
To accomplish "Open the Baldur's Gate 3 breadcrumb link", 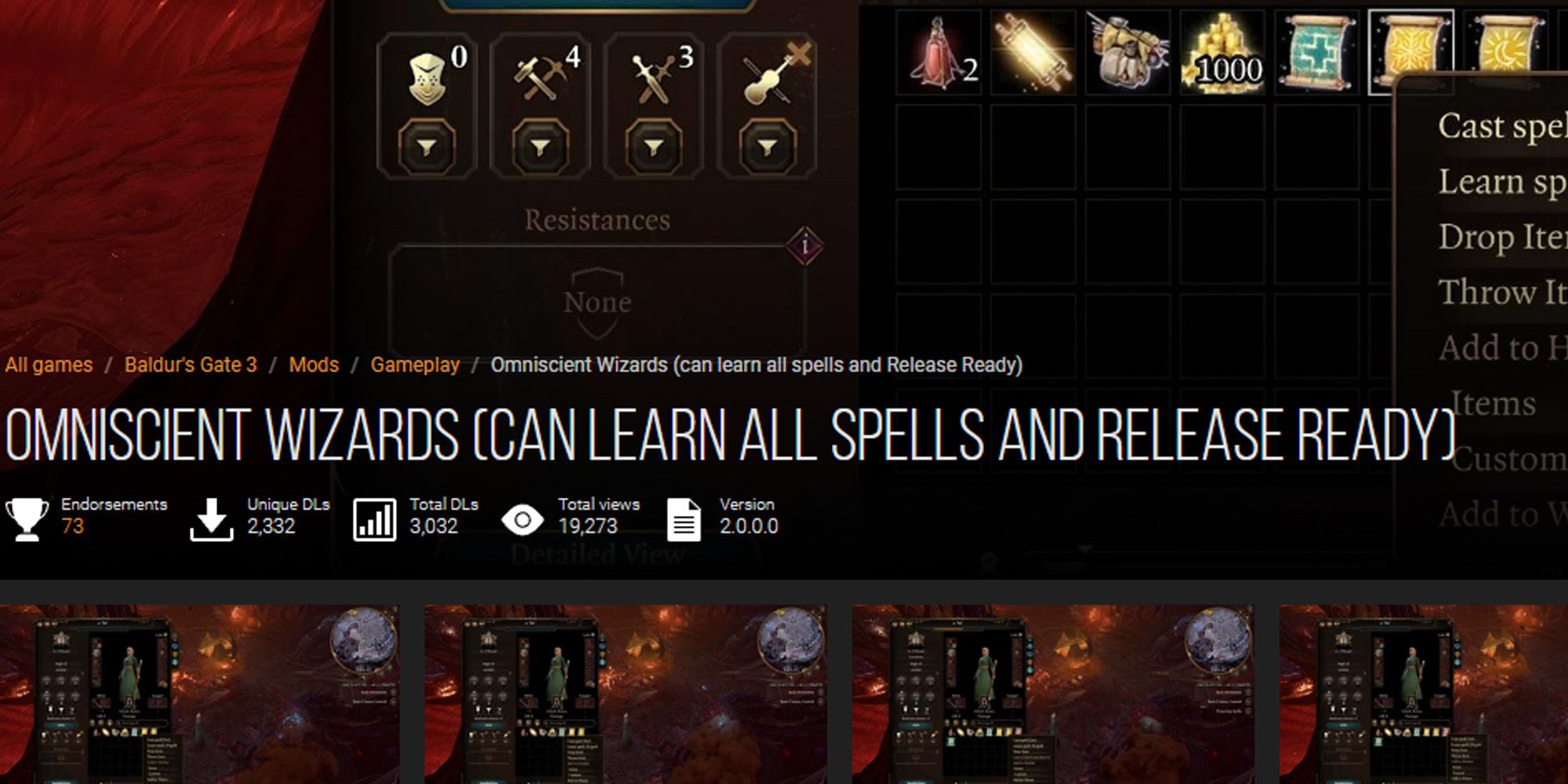I will tap(191, 364).
